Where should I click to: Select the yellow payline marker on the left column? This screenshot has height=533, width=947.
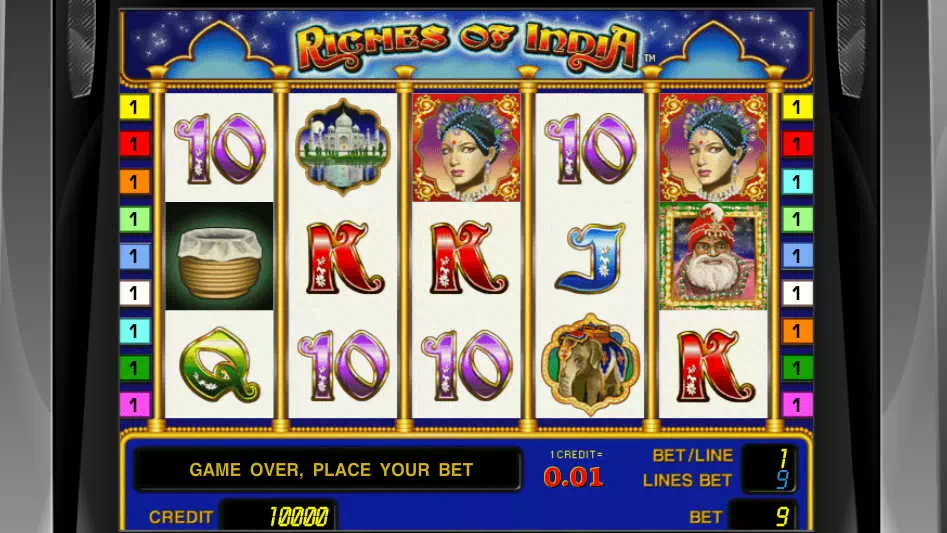[135, 107]
